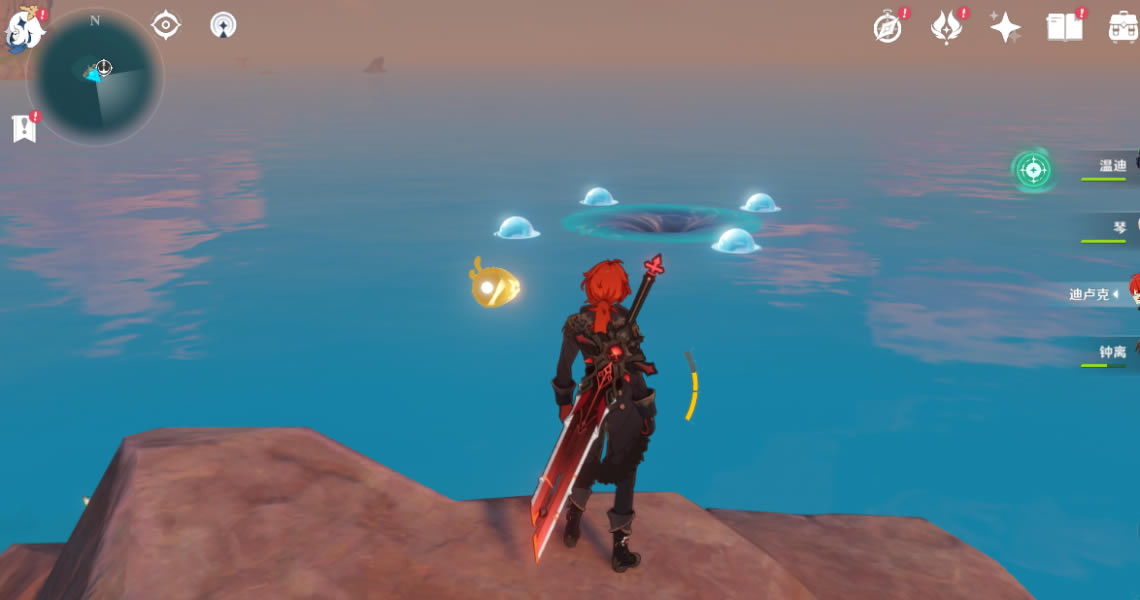1140x600 pixels.
Task: Click the round signal icon beside minimap
Action: [x=223, y=25]
